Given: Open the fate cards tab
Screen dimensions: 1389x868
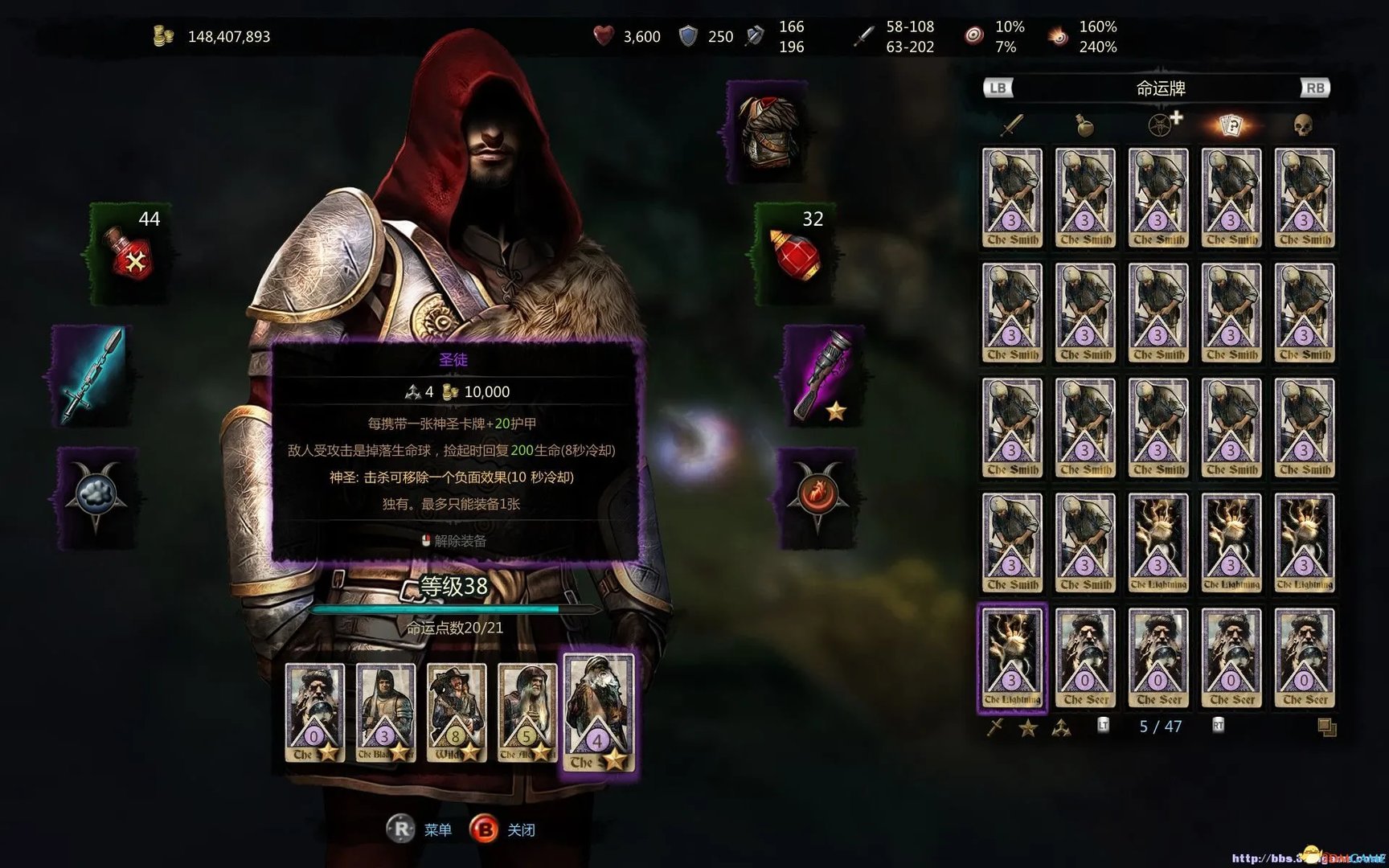Looking at the screenshot, I should [x=1231, y=125].
